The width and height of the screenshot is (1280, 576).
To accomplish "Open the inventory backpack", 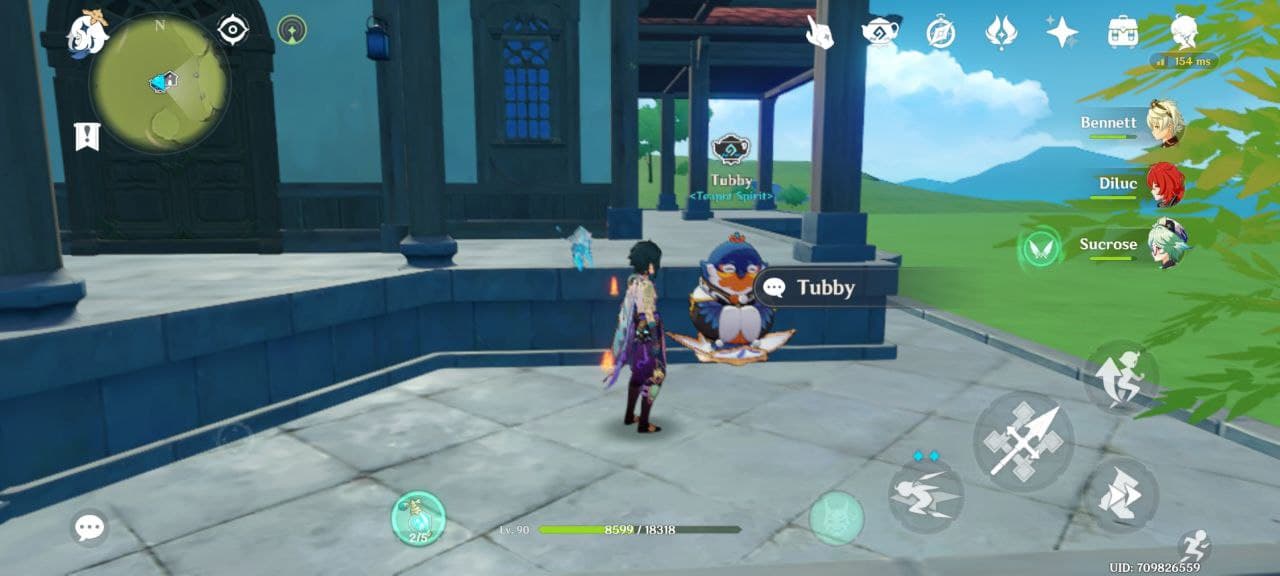I will coord(1123,32).
